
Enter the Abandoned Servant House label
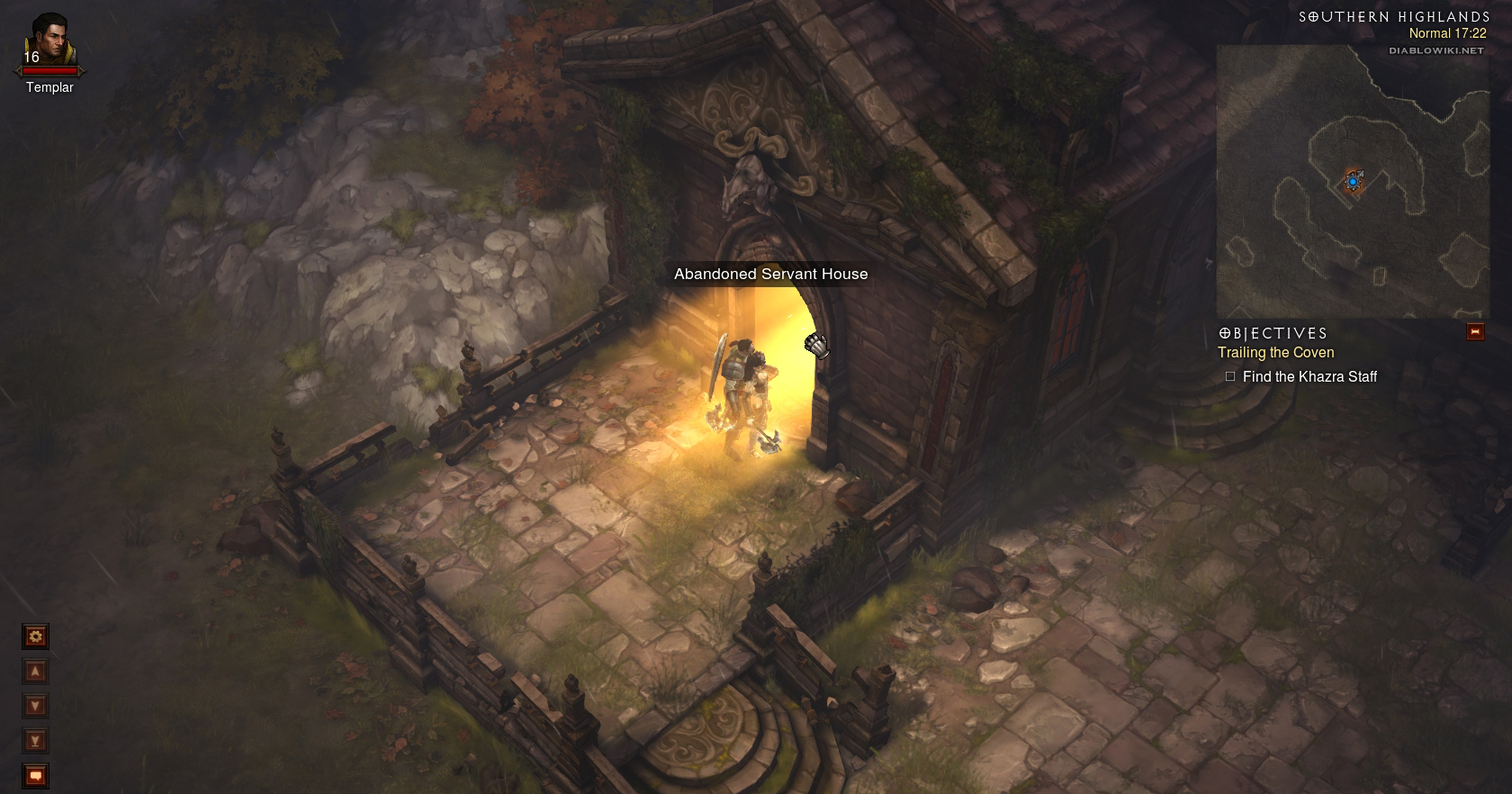(770, 275)
